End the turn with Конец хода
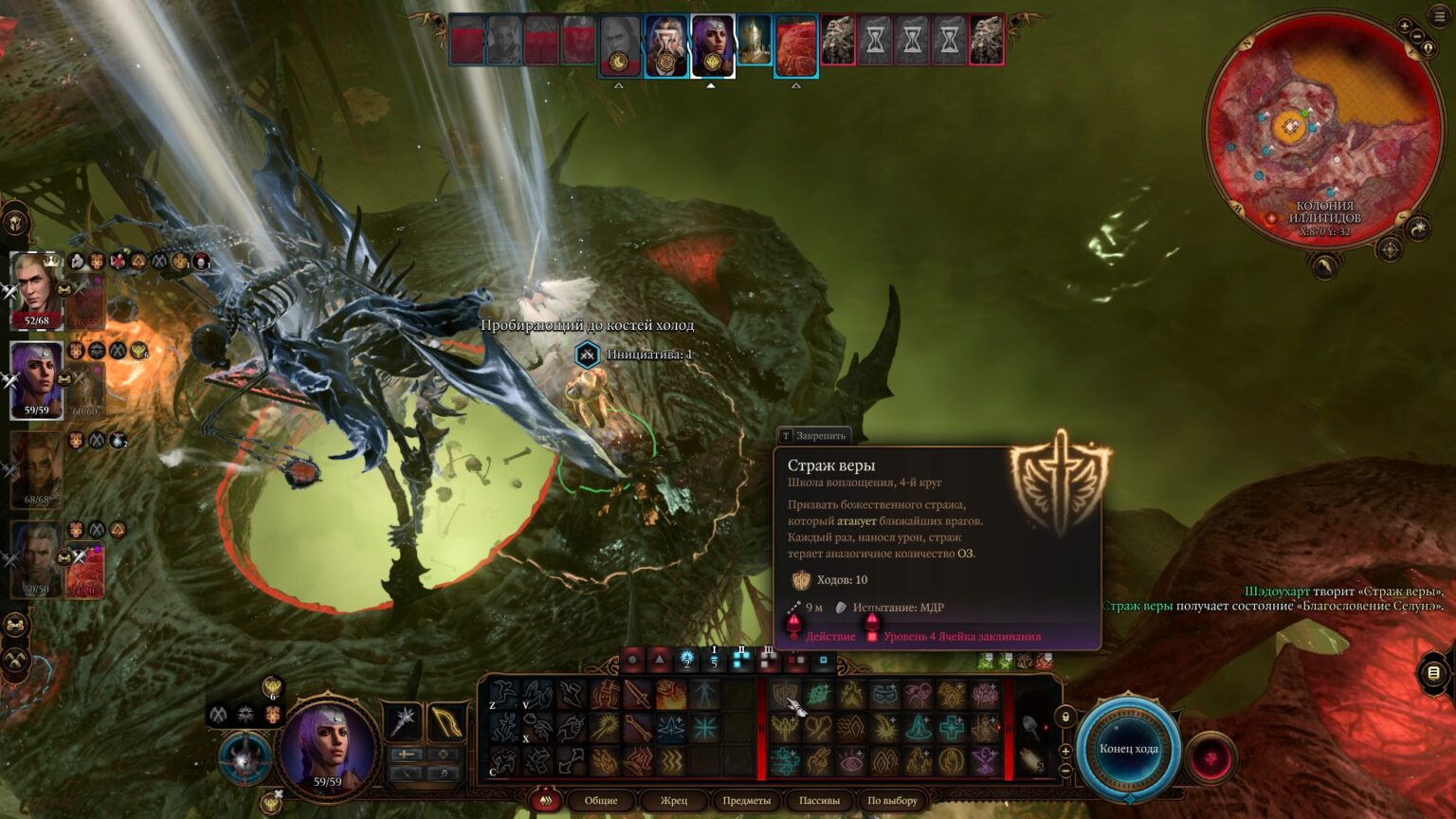Image resolution: width=1456 pixels, height=819 pixels. (1128, 749)
